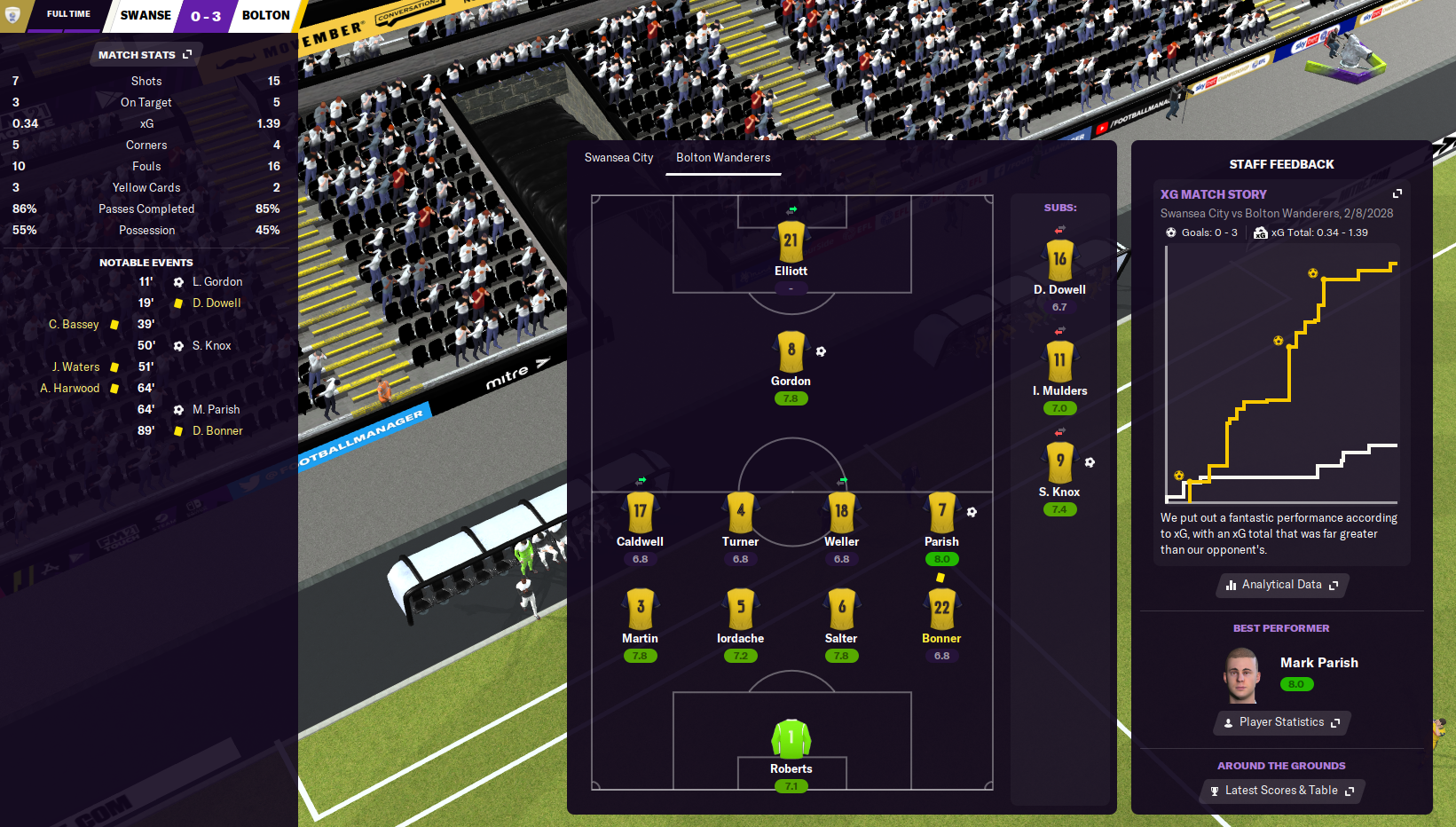Select Bonner's number 22 shirt
Screen dimensions: 1456x827
[x=941, y=610]
